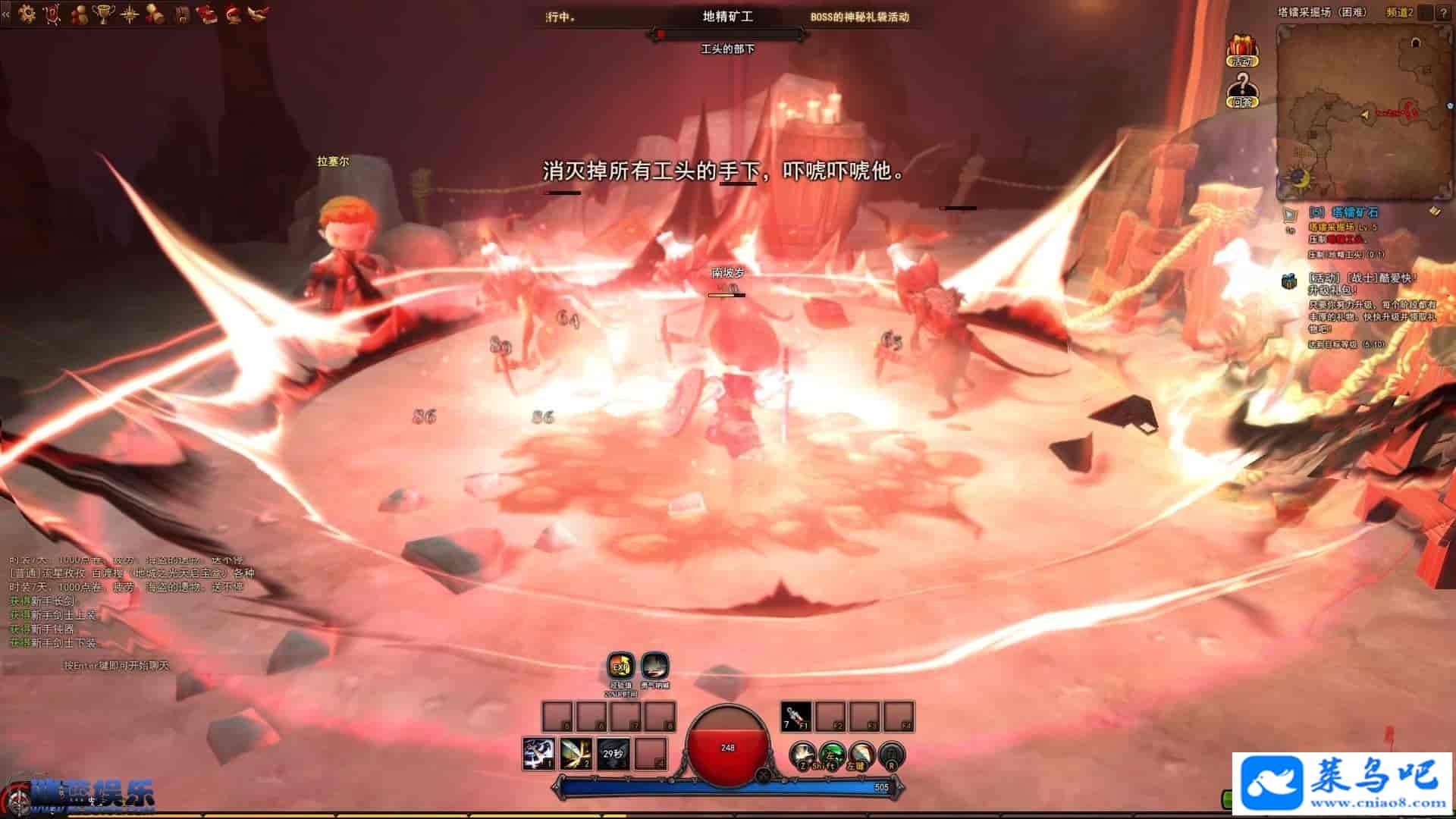The width and height of the screenshot is (1456, 819).
Task: Open the 活动 gift box events button
Action: point(1241,50)
